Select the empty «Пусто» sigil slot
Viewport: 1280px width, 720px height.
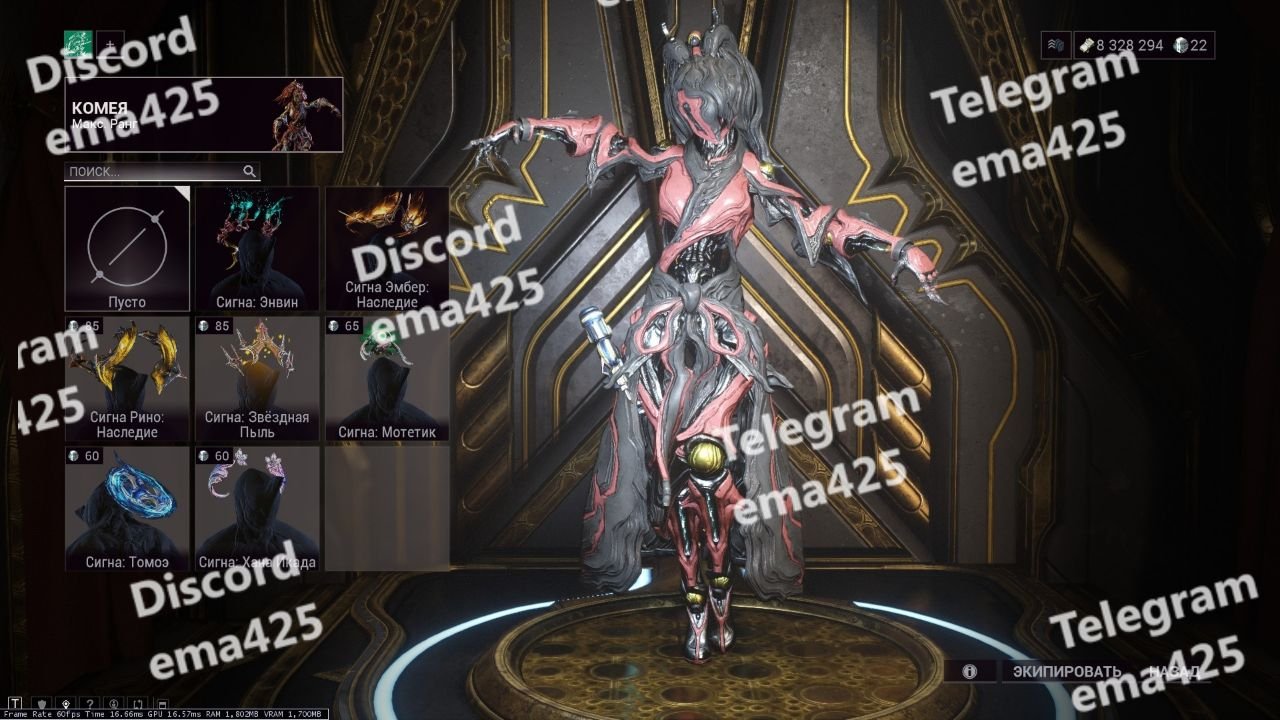click(127, 248)
